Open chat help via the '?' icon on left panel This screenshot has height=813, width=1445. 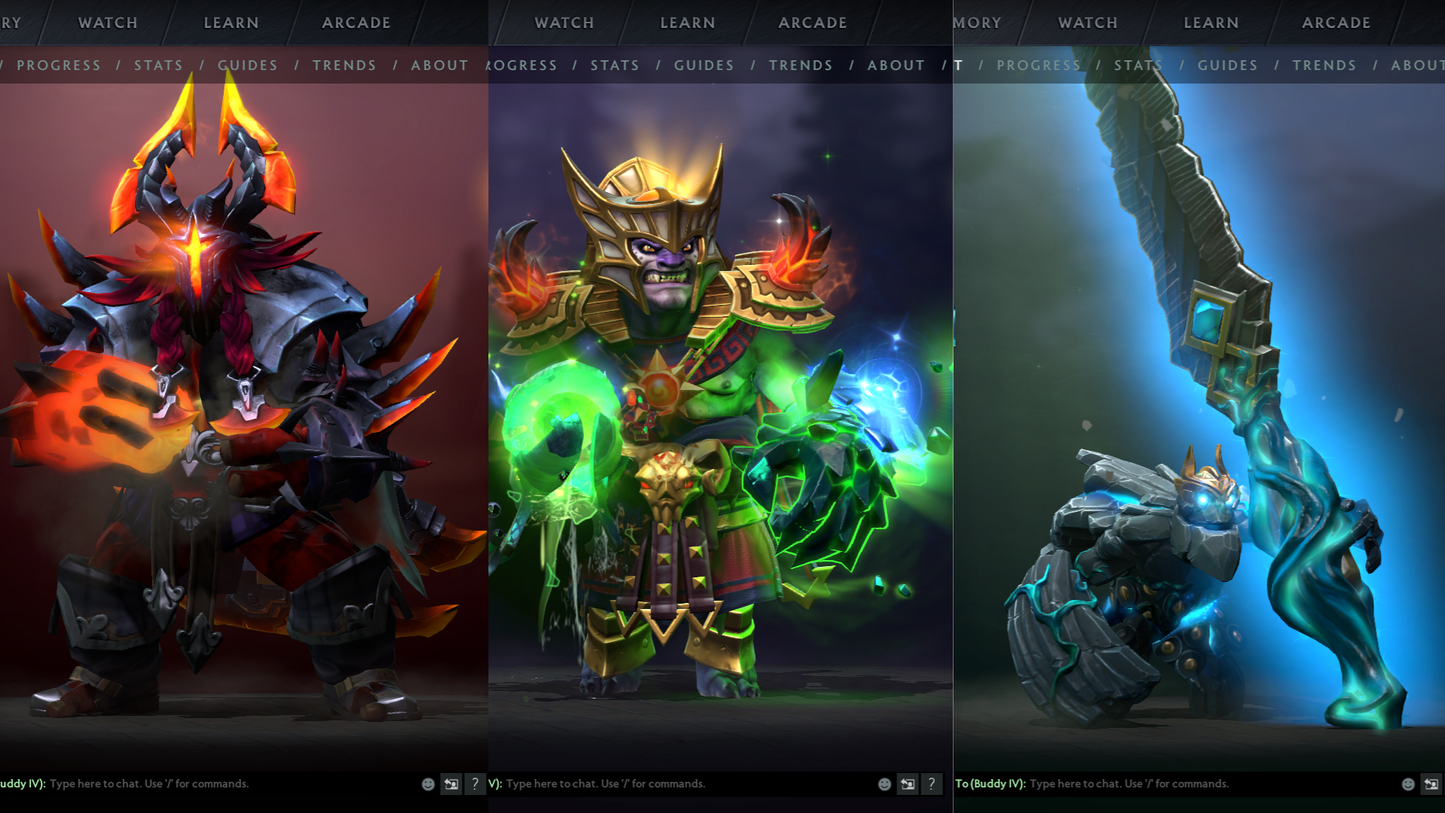[x=475, y=784]
